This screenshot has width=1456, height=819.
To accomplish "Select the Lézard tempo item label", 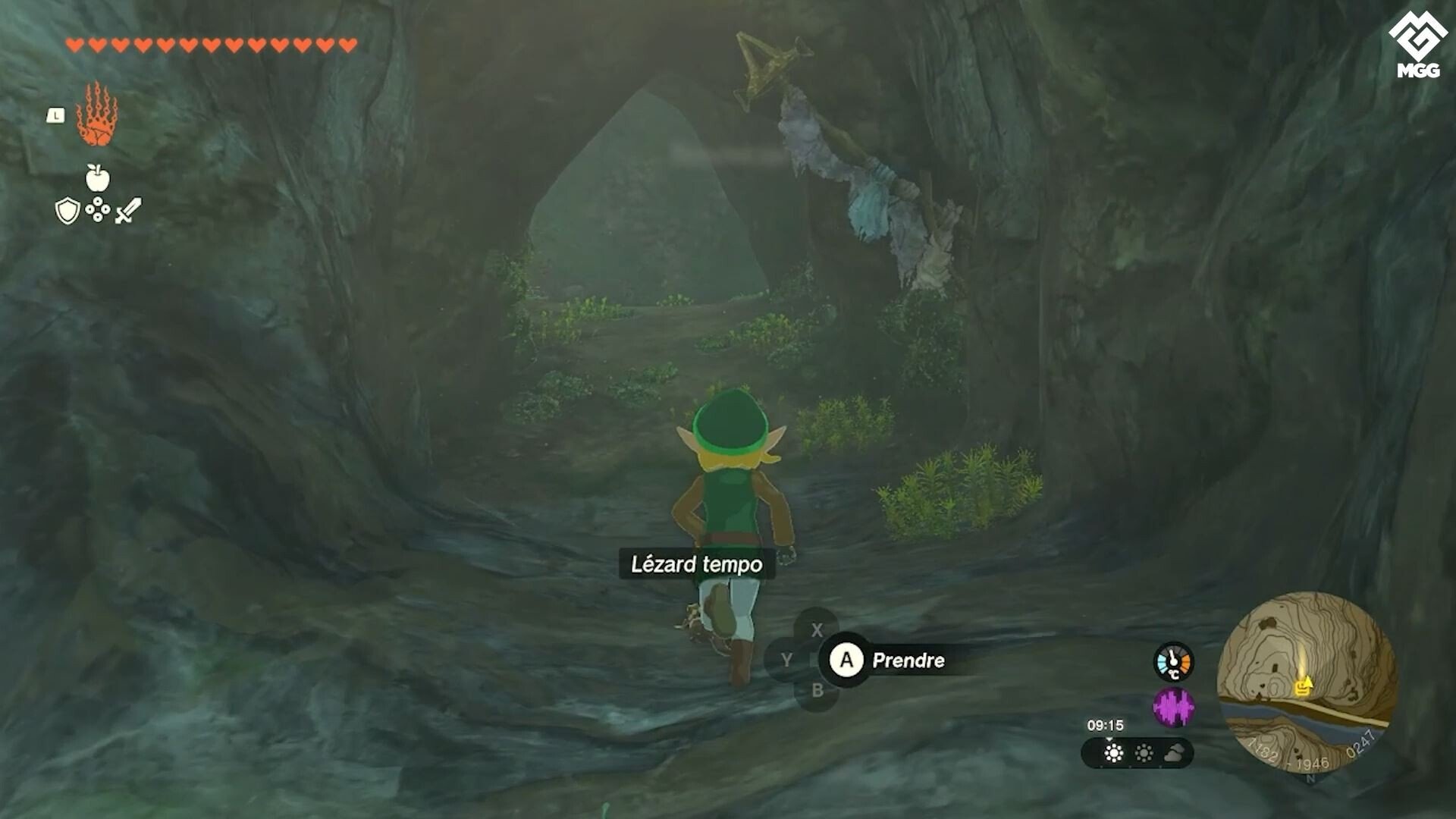I will (695, 564).
